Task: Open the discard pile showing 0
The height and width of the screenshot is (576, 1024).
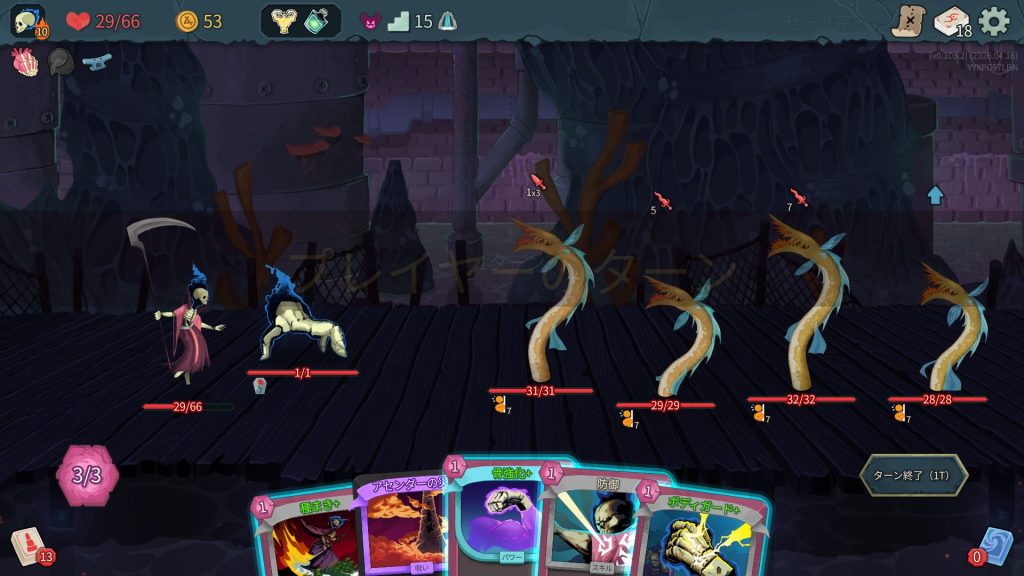Action: [994, 546]
